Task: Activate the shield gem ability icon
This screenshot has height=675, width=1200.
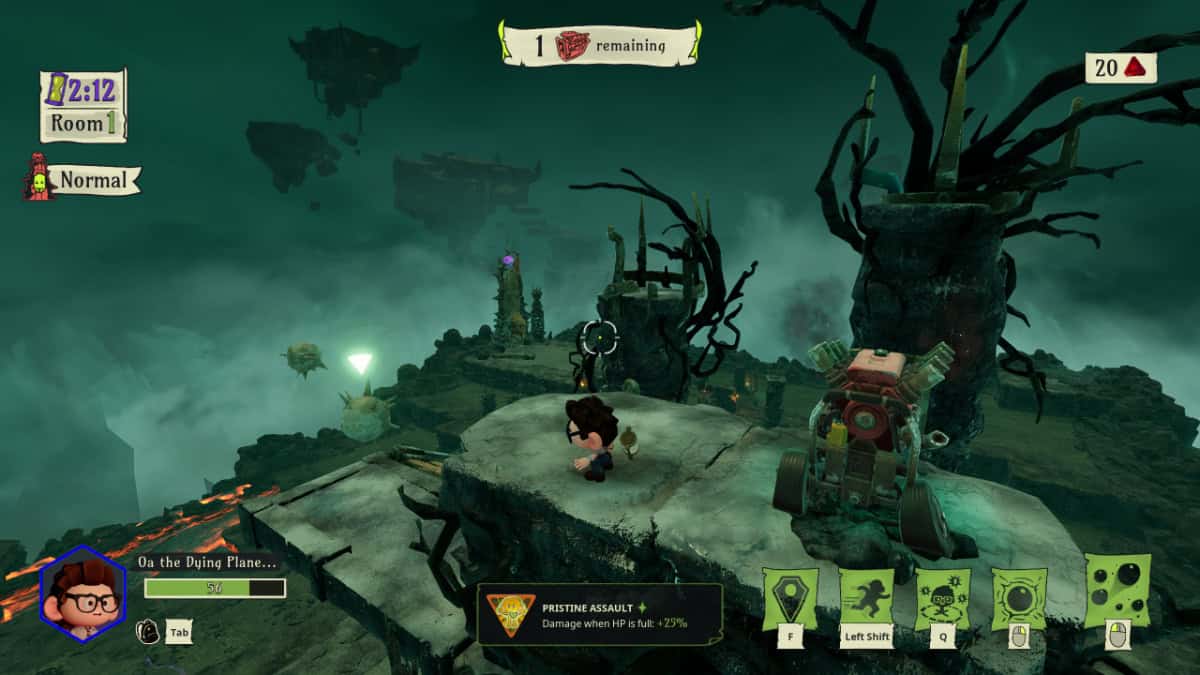Action: (789, 599)
